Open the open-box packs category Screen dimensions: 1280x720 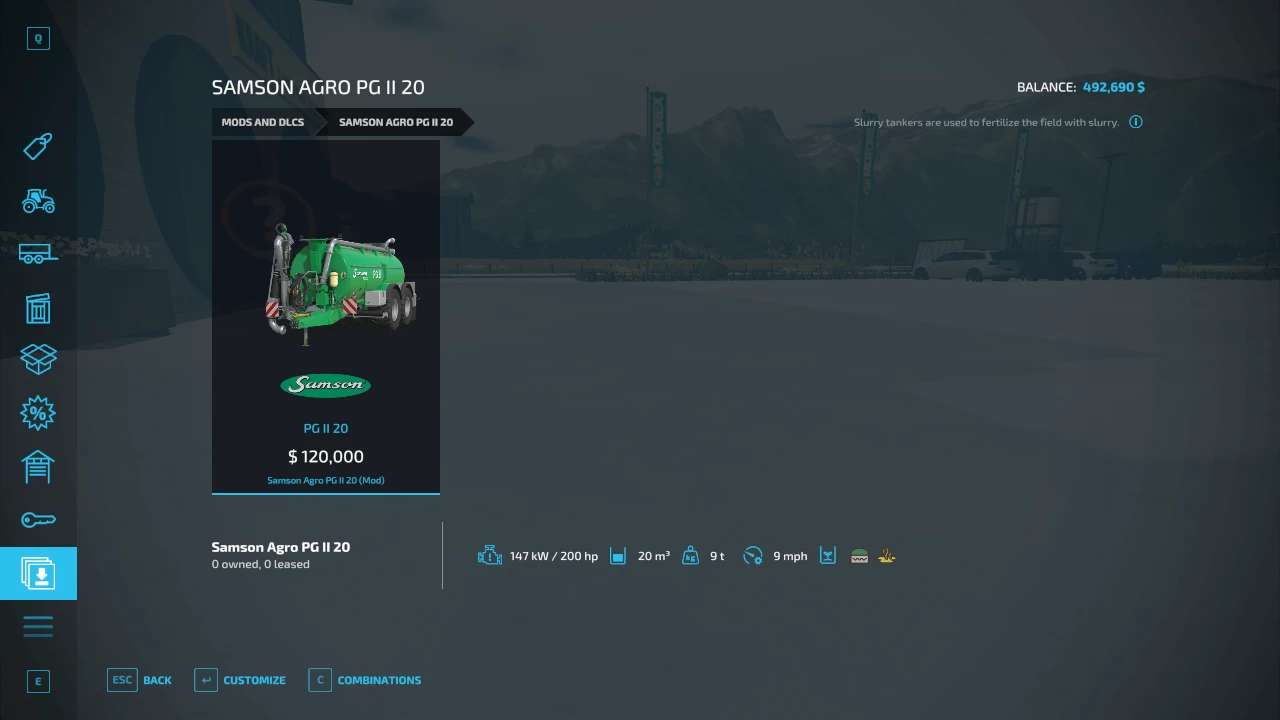[38, 360]
